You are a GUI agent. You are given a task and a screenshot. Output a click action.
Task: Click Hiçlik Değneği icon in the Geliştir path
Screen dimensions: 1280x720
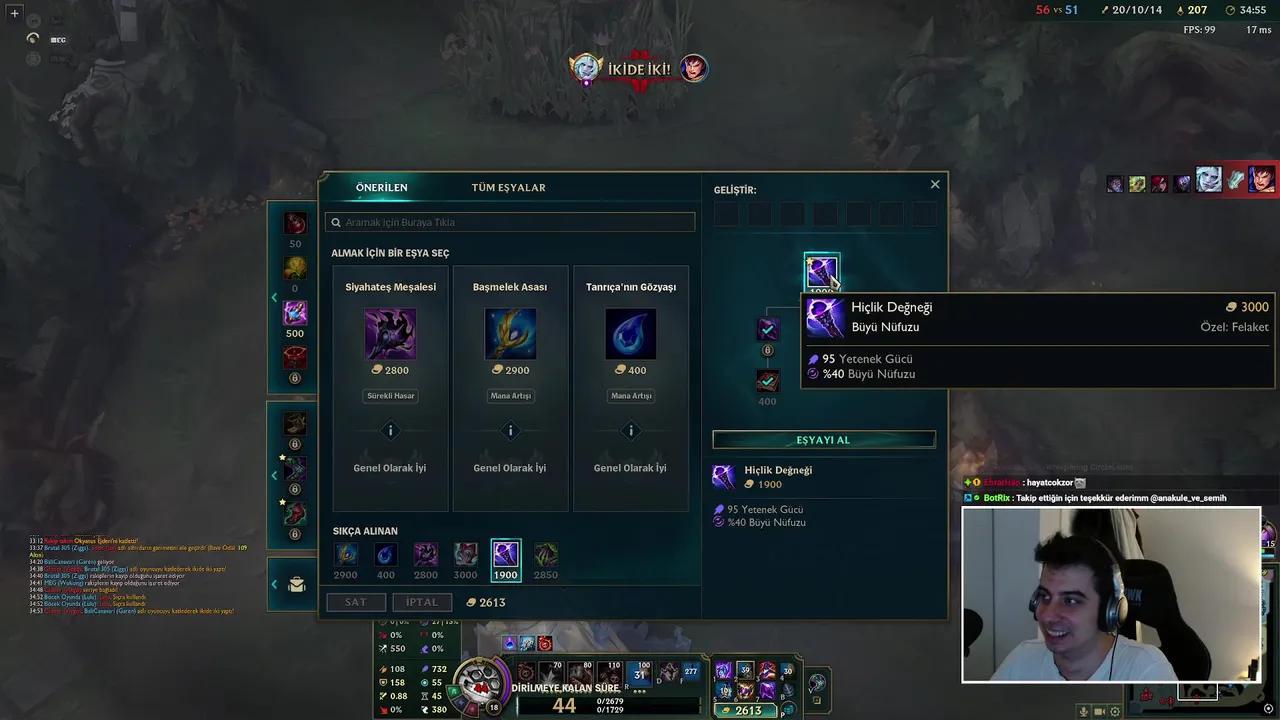click(822, 270)
